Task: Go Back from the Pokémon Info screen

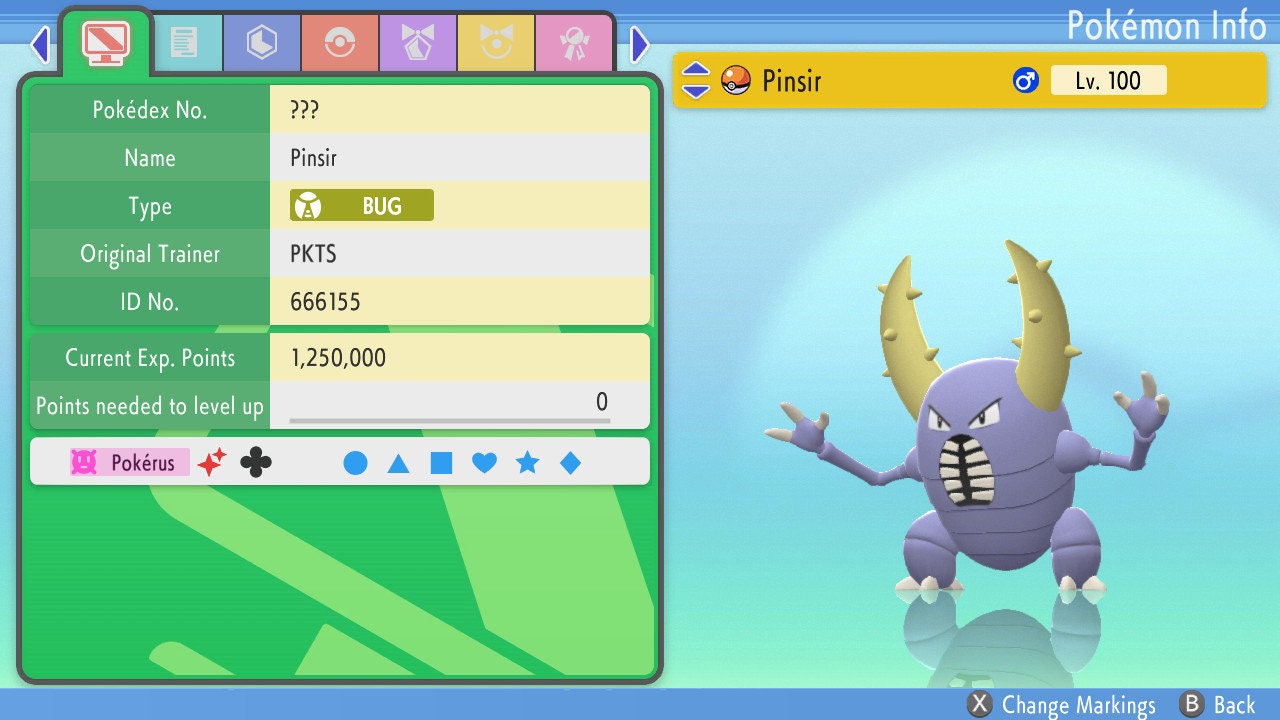Action: click(1217, 704)
